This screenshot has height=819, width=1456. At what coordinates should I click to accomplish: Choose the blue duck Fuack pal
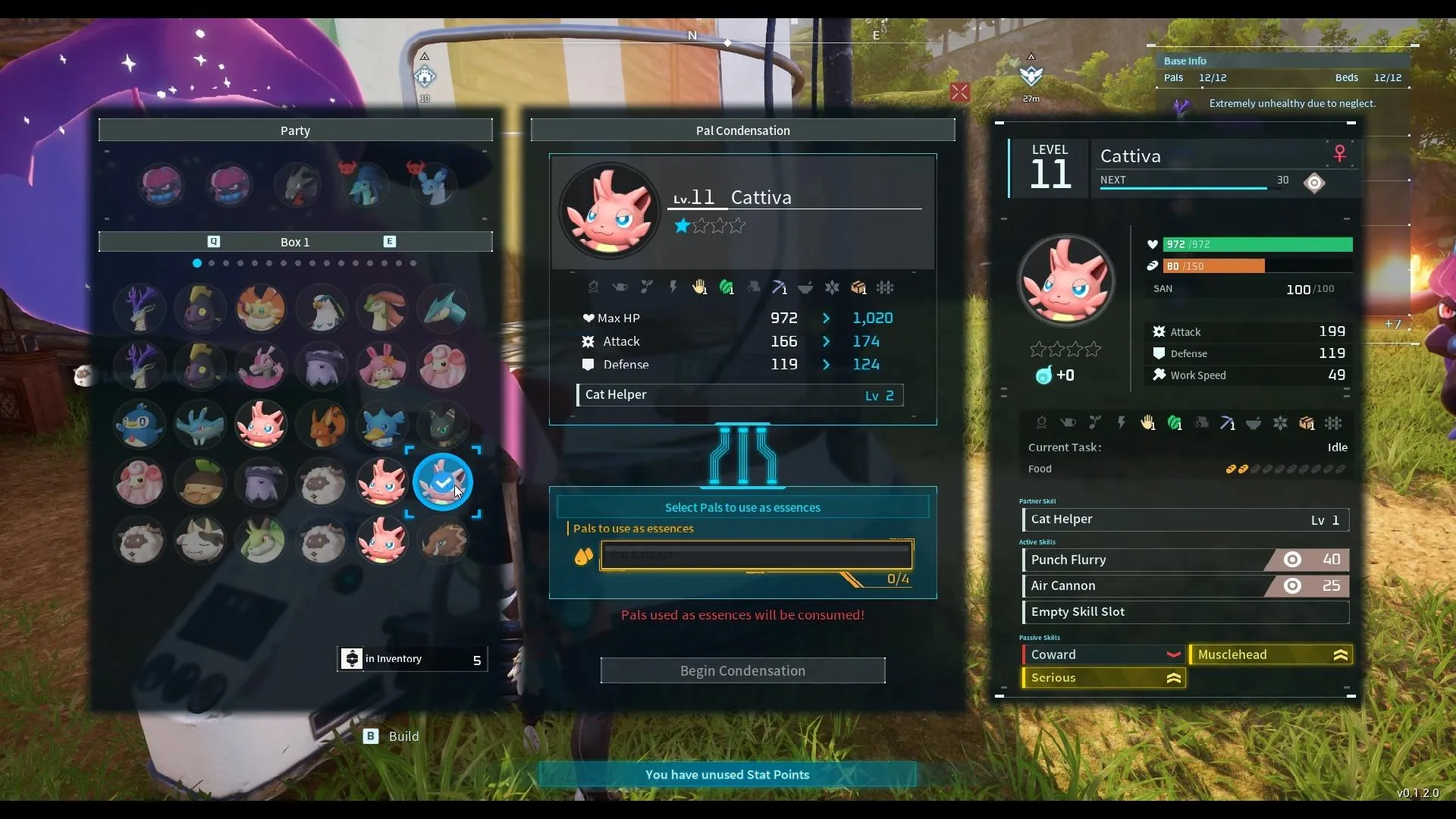(x=382, y=425)
